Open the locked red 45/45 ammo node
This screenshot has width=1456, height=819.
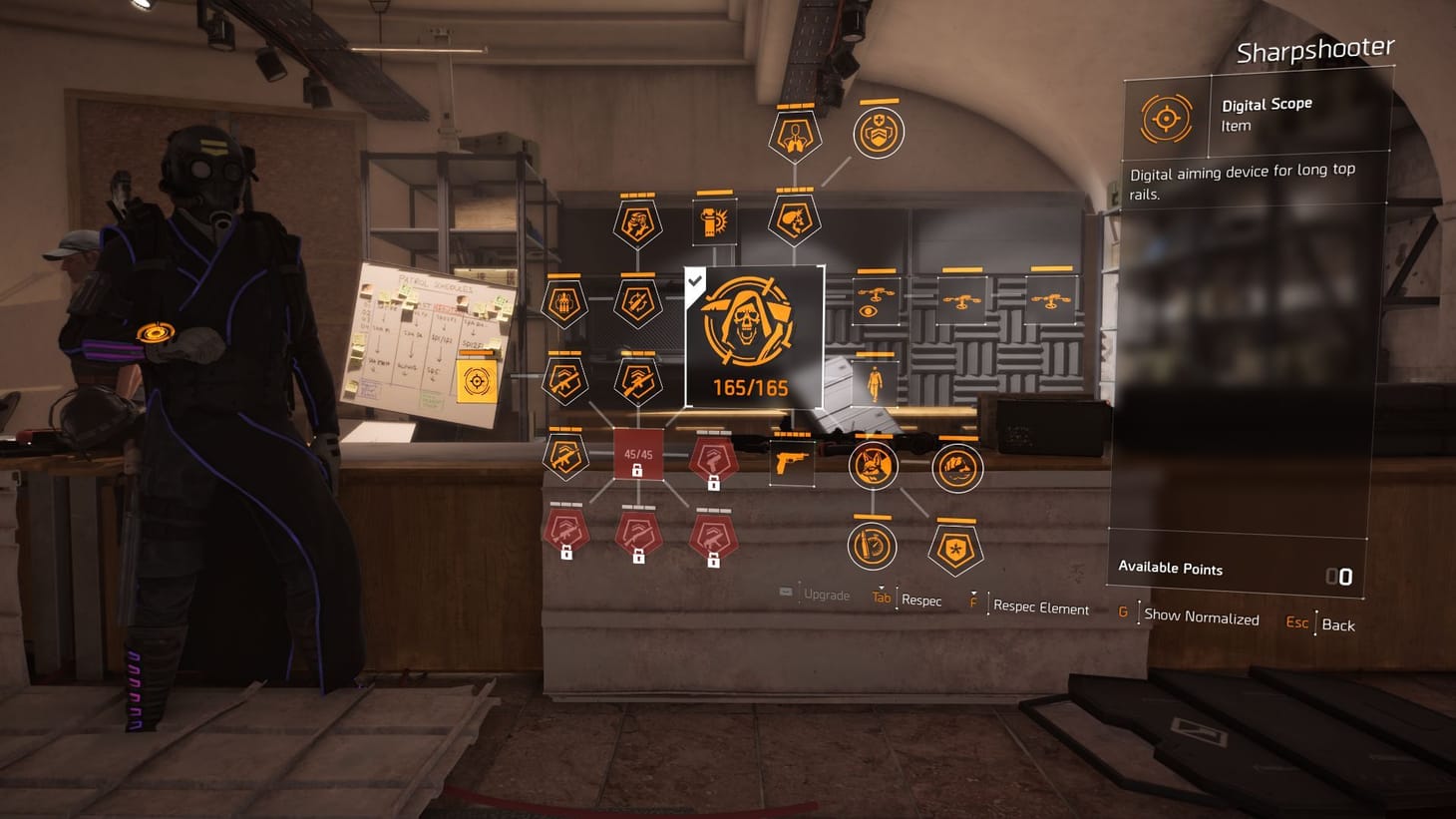(637, 456)
